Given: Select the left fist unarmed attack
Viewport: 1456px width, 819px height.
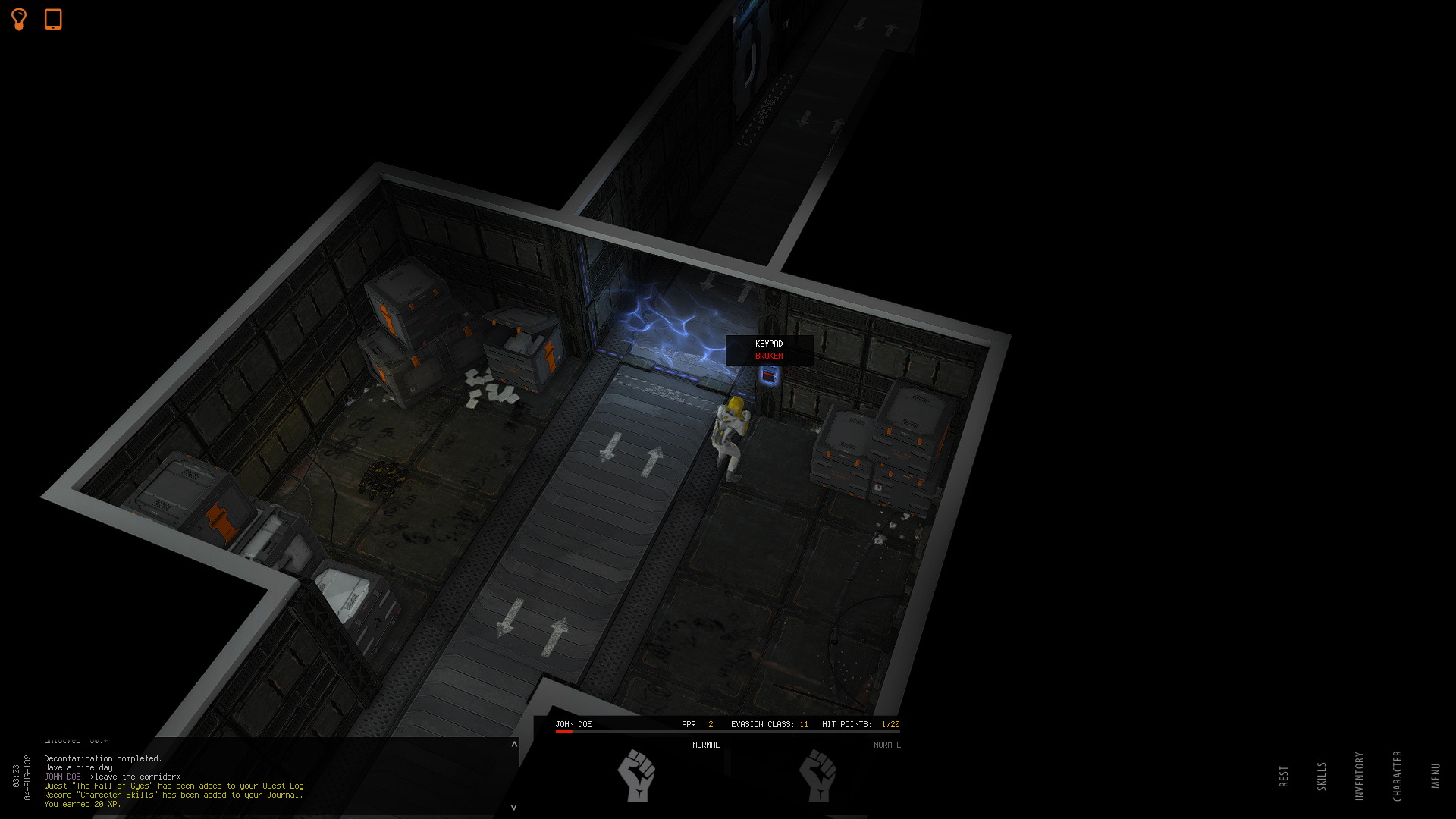Looking at the screenshot, I should point(637,777).
